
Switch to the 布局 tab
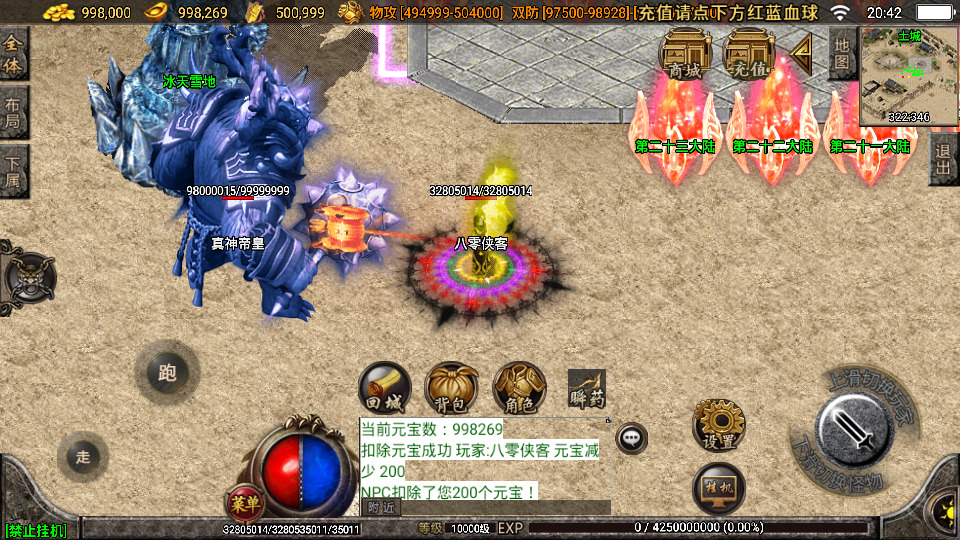tap(14, 111)
